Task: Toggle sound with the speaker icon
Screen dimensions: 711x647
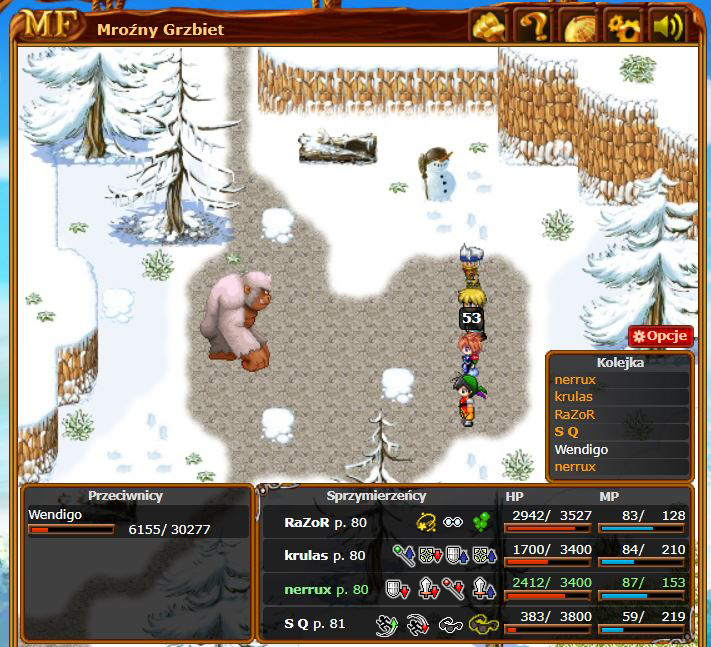Action: [x=668, y=25]
